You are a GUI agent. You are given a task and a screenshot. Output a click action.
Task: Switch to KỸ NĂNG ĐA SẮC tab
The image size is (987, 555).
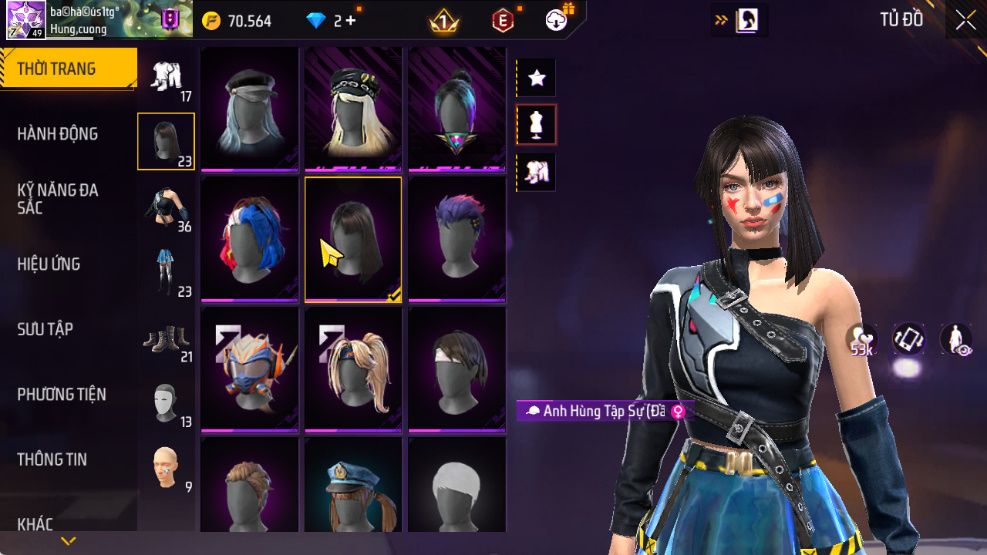click(x=58, y=198)
